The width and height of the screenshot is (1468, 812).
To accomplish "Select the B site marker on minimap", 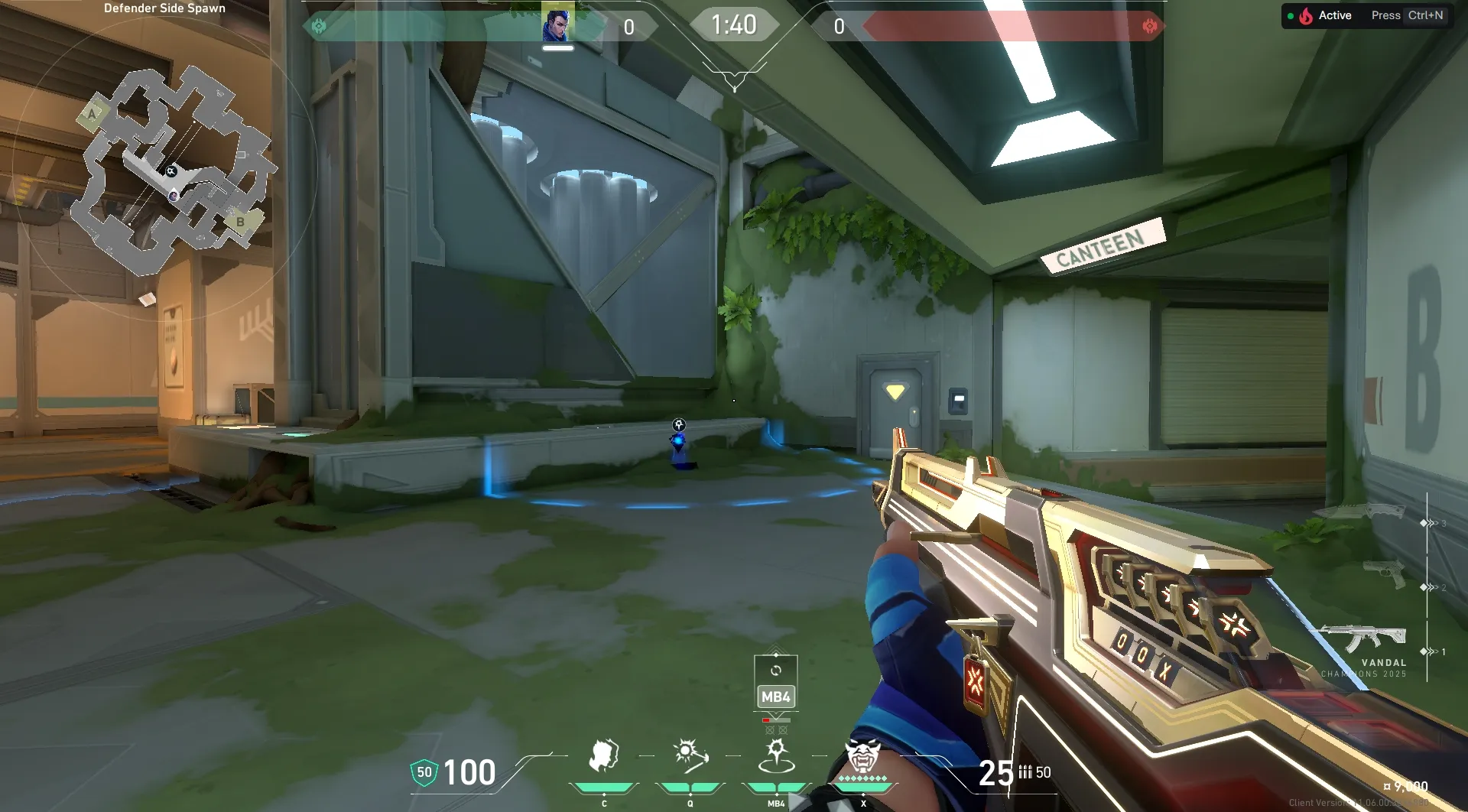I will point(240,222).
